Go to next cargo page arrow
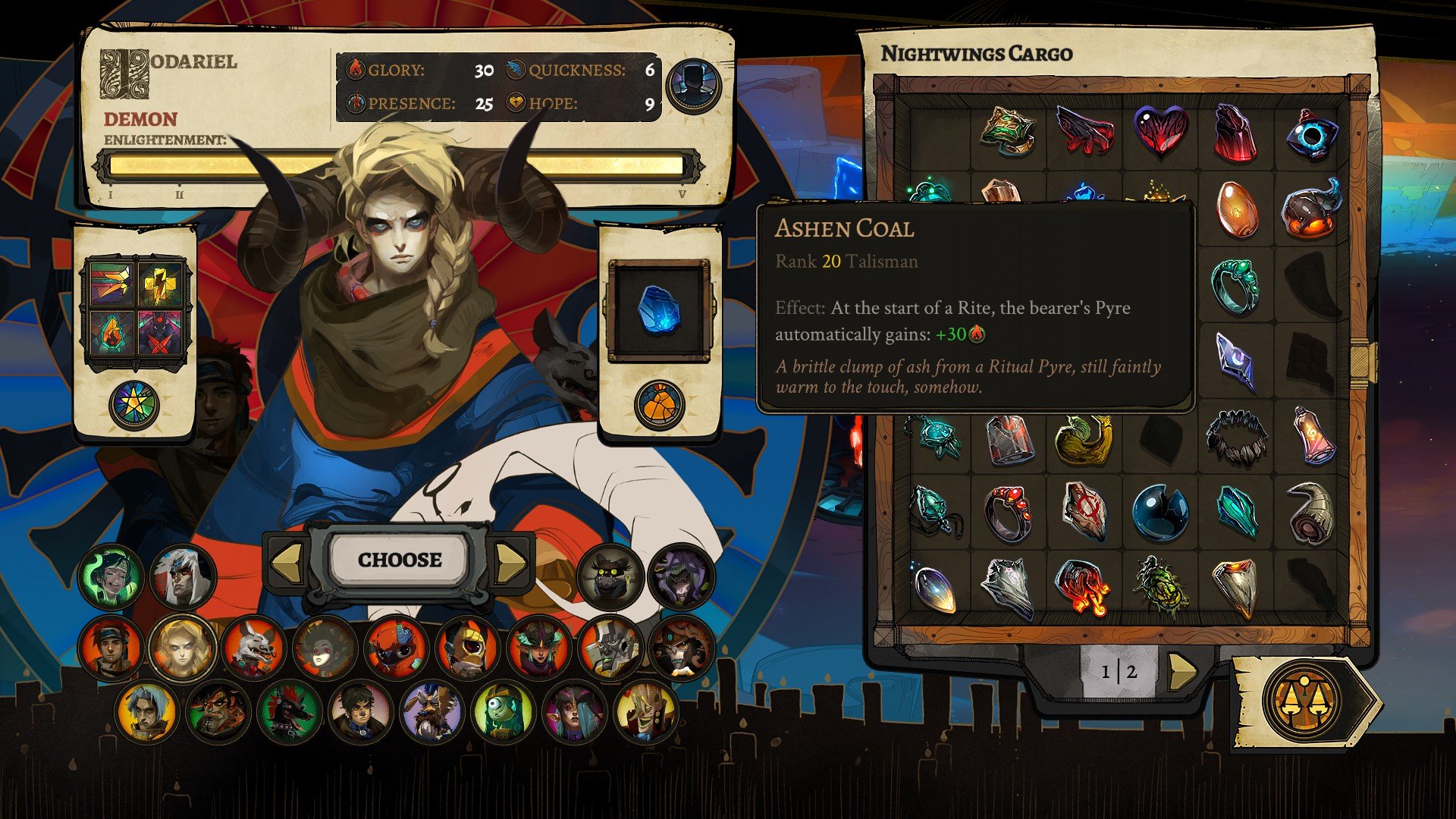The width and height of the screenshot is (1456, 819). [1181, 671]
